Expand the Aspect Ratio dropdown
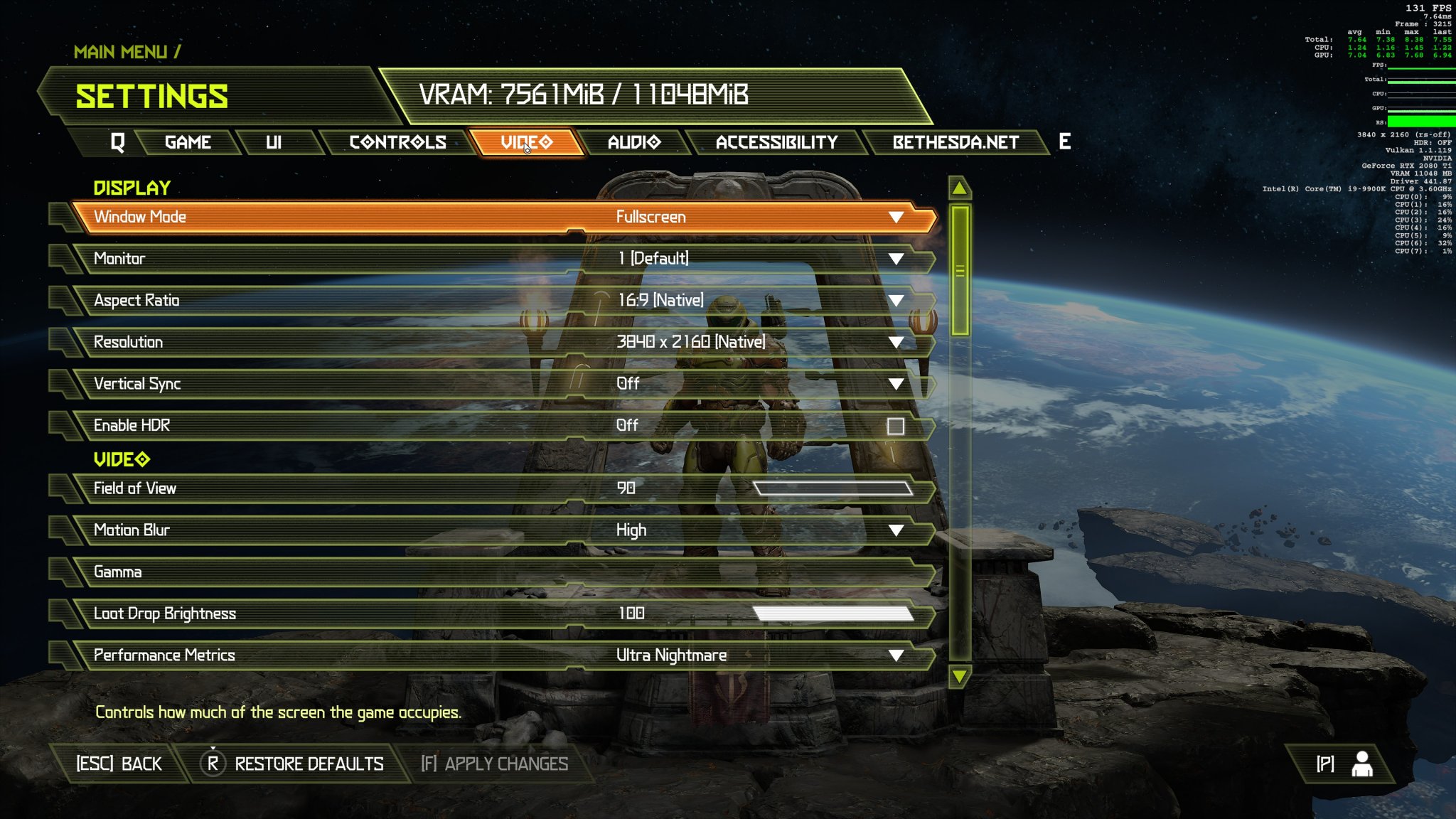Screen dimensions: 1456x819 click(x=897, y=300)
